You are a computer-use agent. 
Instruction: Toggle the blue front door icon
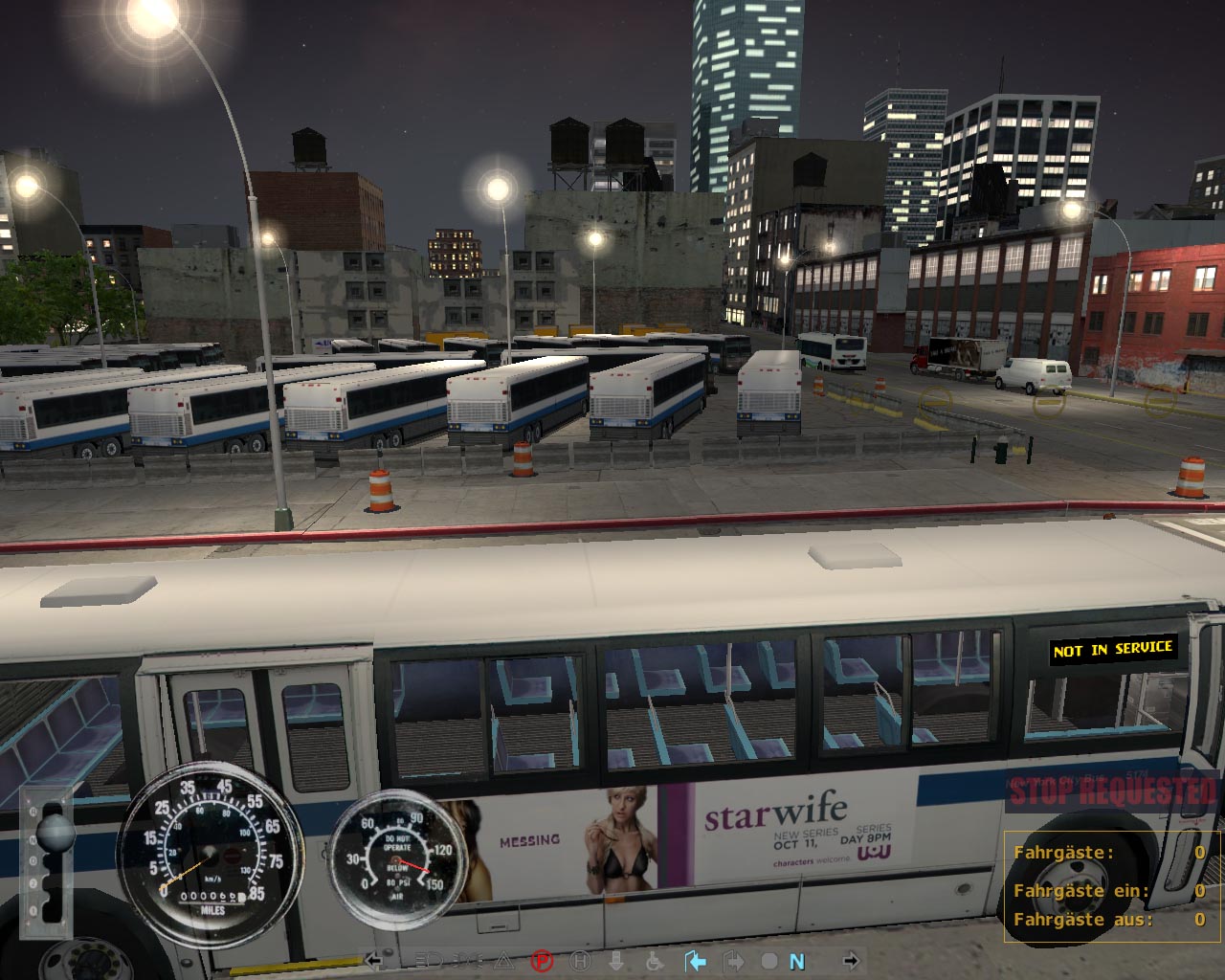coord(695,961)
